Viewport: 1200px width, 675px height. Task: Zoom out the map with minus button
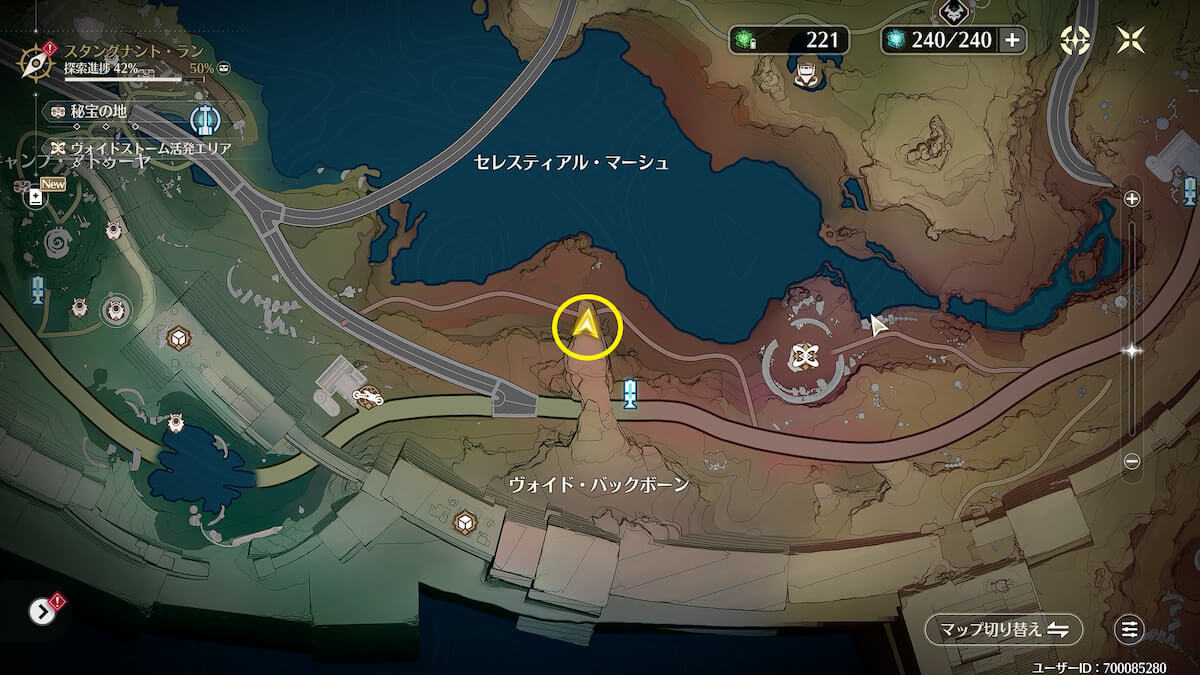click(x=1132, y=461)
